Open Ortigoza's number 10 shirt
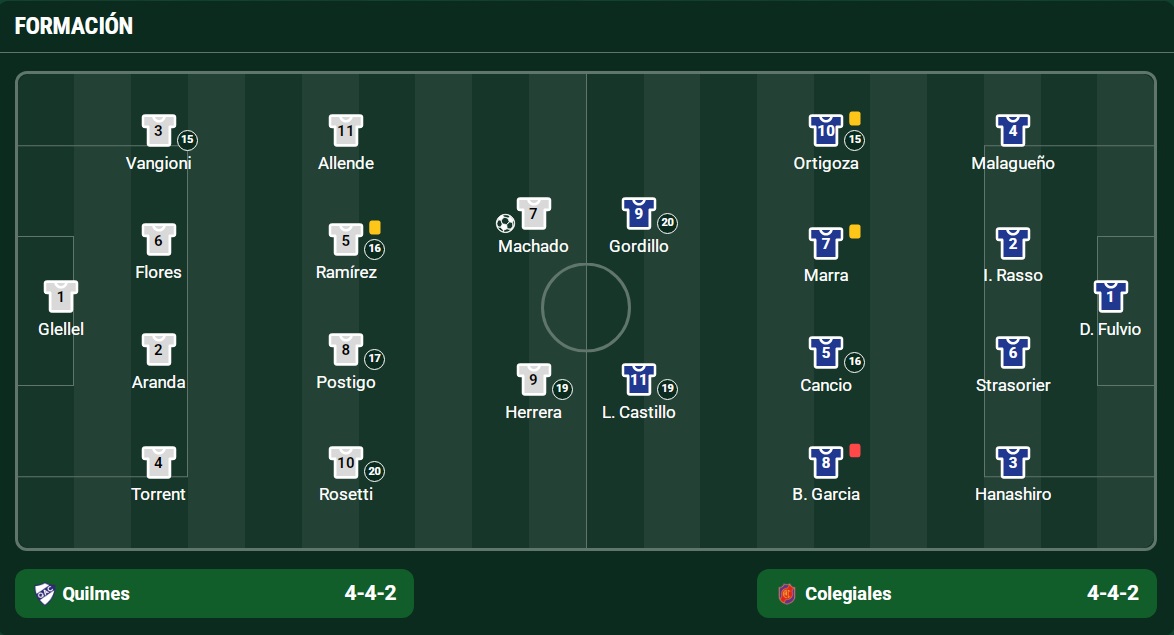This screenshot has height=635, width=1174. click(x=825, y=131)
